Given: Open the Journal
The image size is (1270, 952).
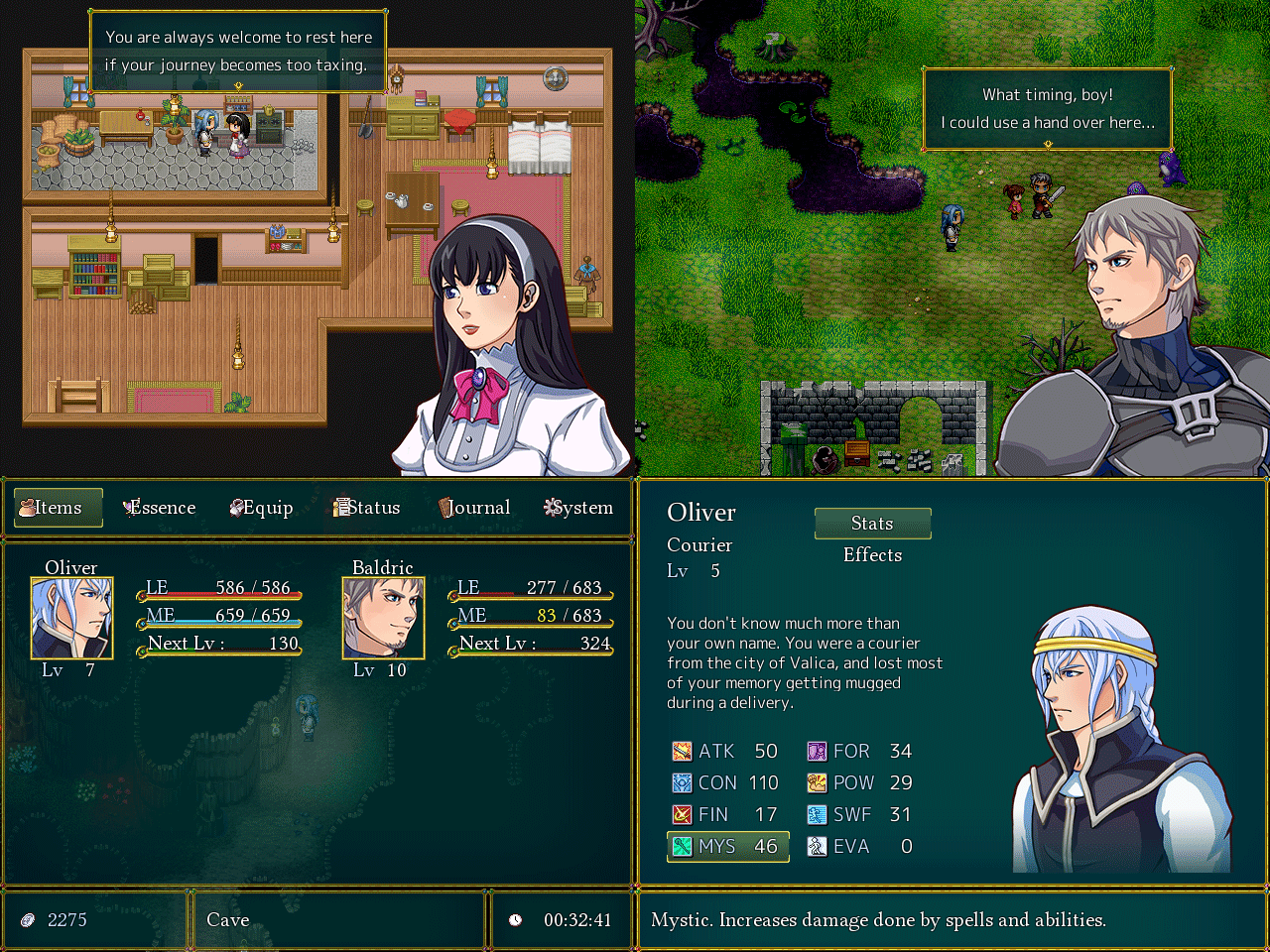Looking at the screenshot, I should pyautogui.click(x=474, y=508).
